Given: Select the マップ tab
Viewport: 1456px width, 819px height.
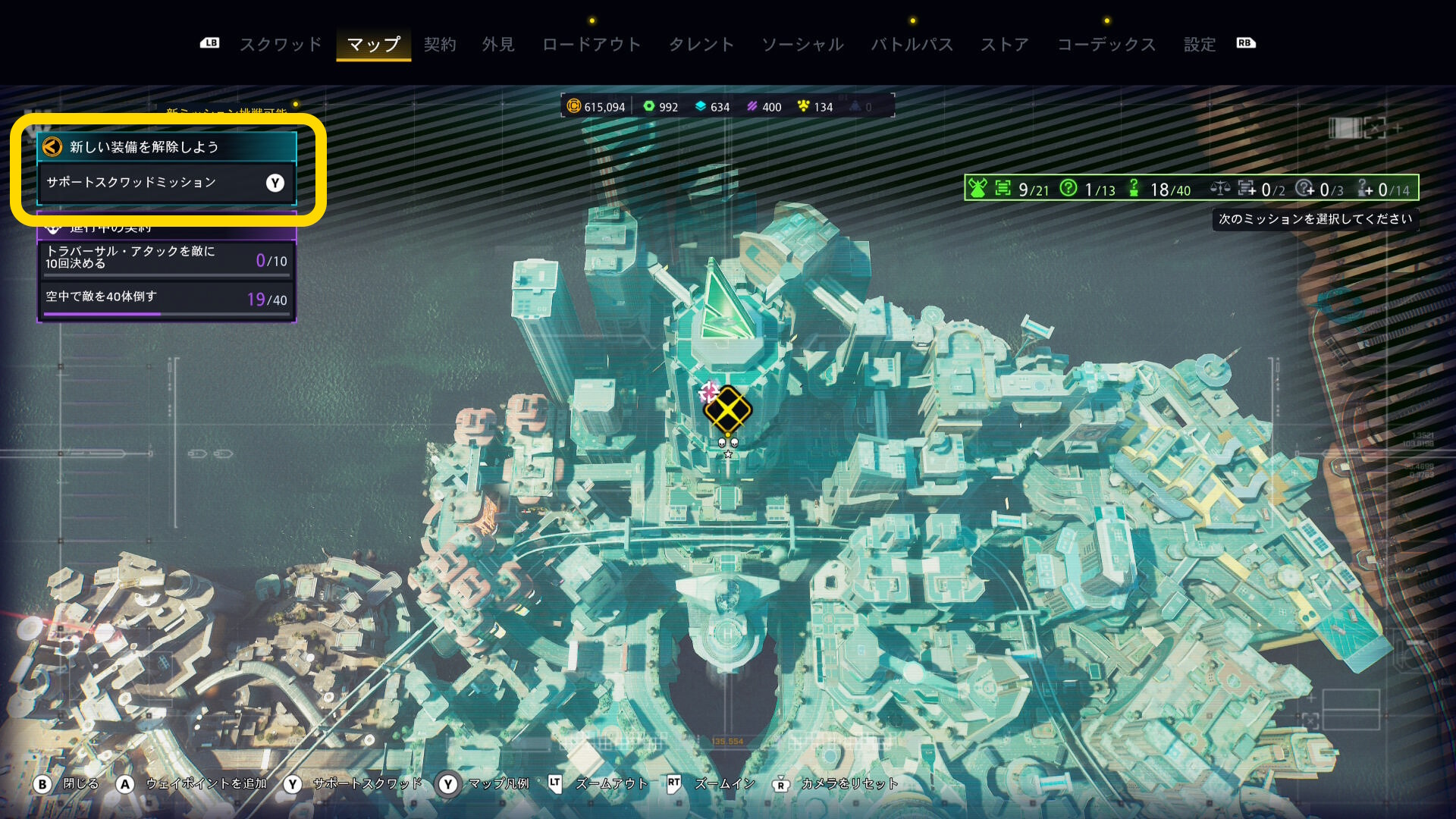Looking at the screenshot, I should point(373,44).
